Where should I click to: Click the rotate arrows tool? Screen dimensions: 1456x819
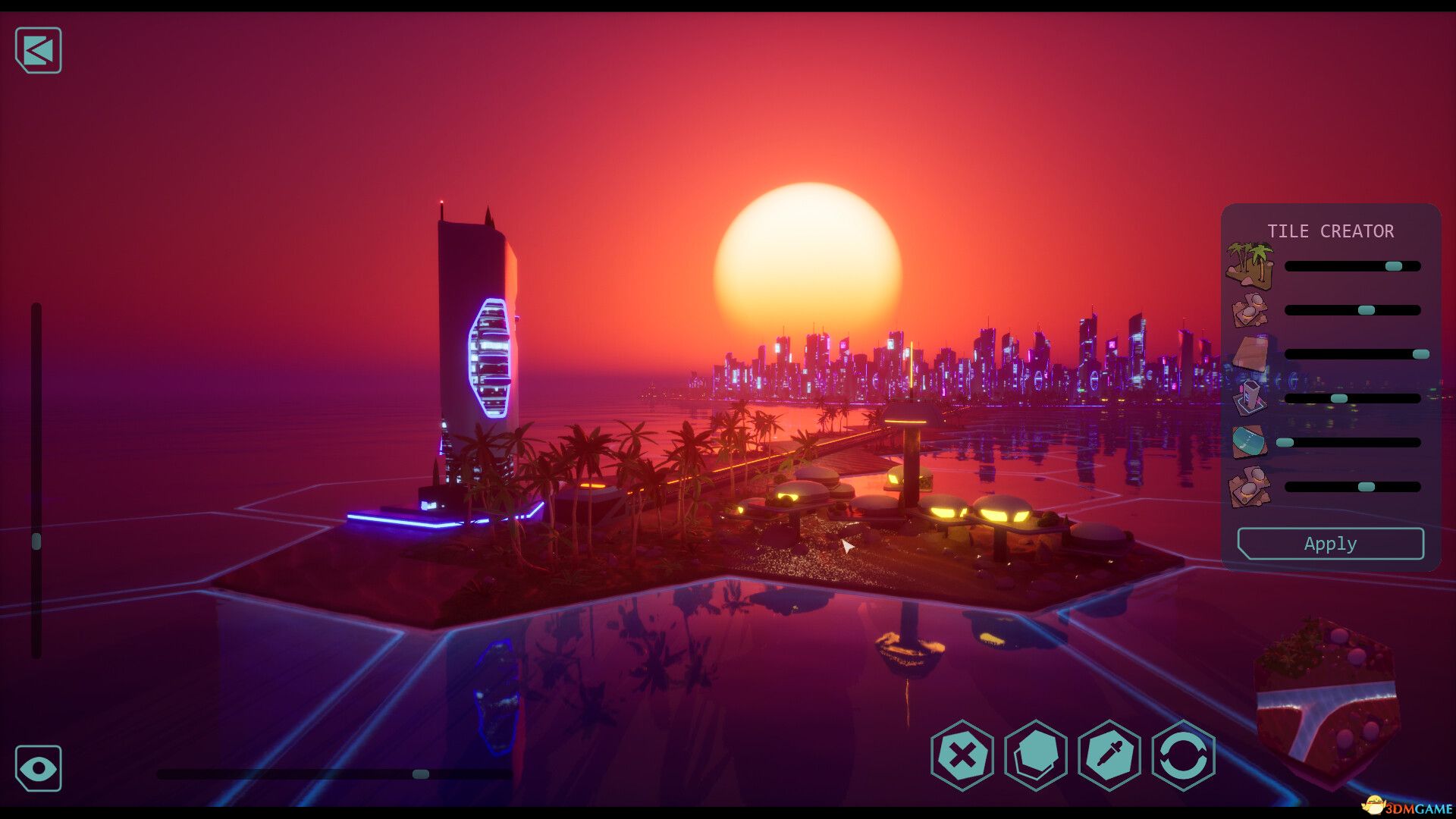[1183, 755]
